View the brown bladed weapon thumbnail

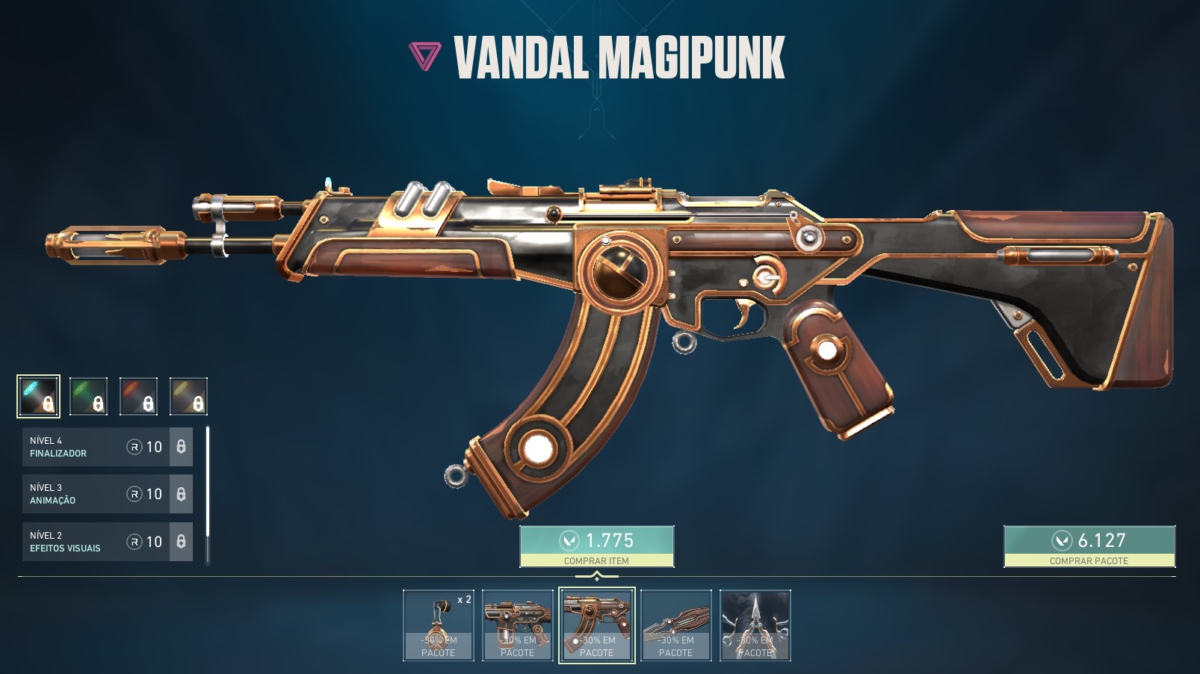[x=676, y=625]
